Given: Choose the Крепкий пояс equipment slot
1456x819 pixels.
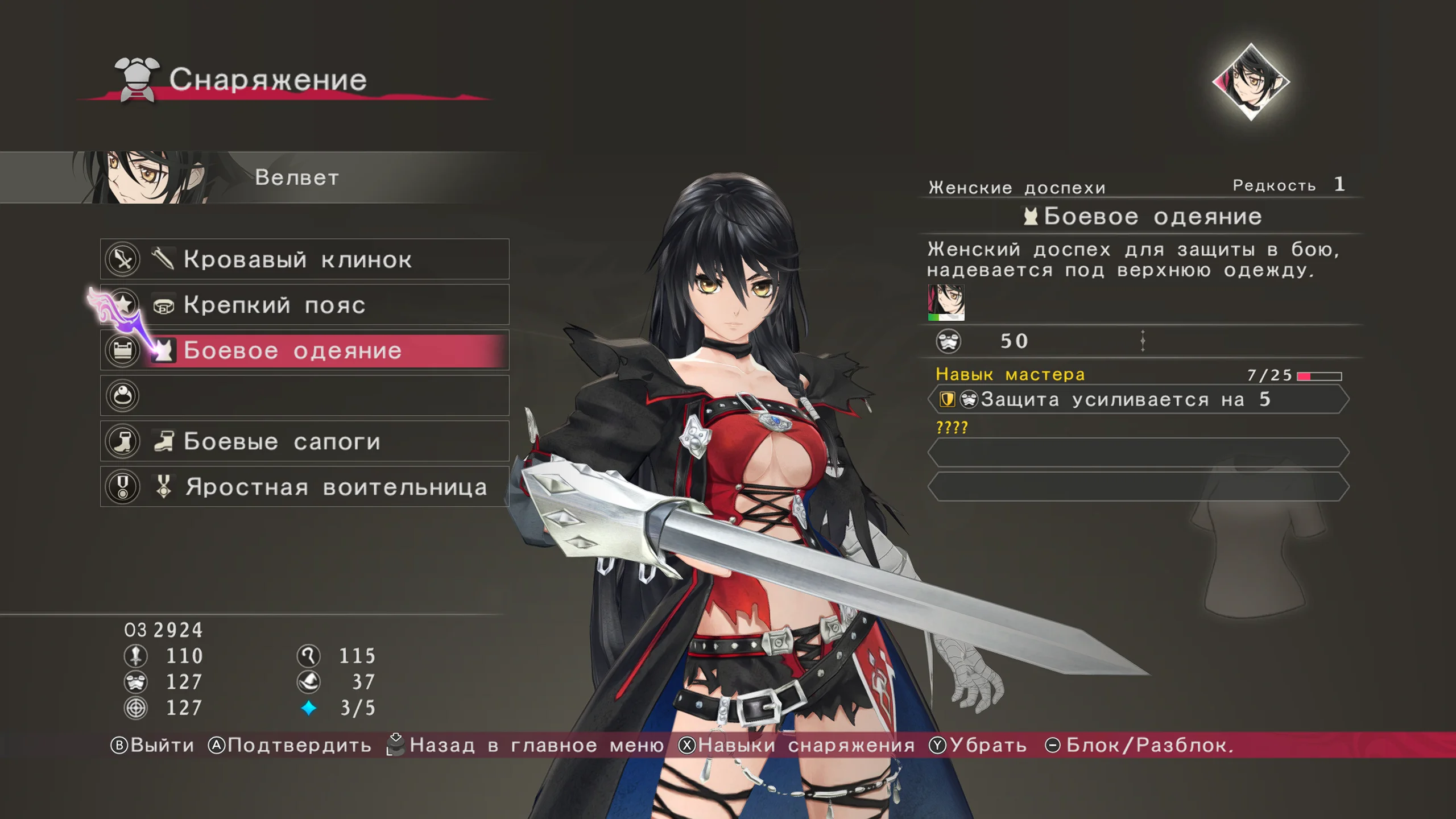Looking at the screenshot, I should pos(305,305).
